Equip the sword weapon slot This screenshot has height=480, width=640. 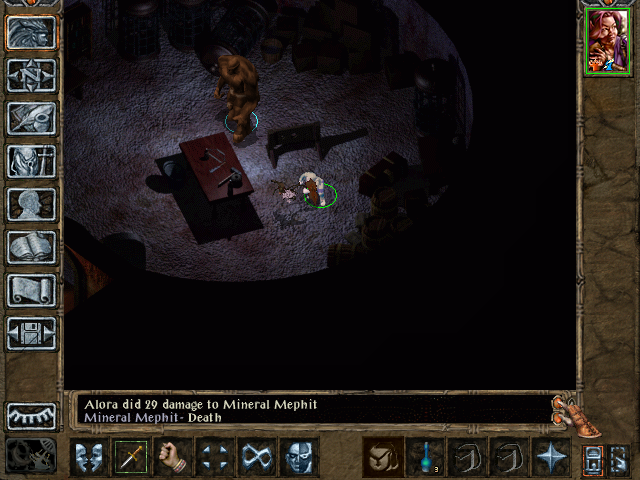pyautogui.click(x=132, y=457)
